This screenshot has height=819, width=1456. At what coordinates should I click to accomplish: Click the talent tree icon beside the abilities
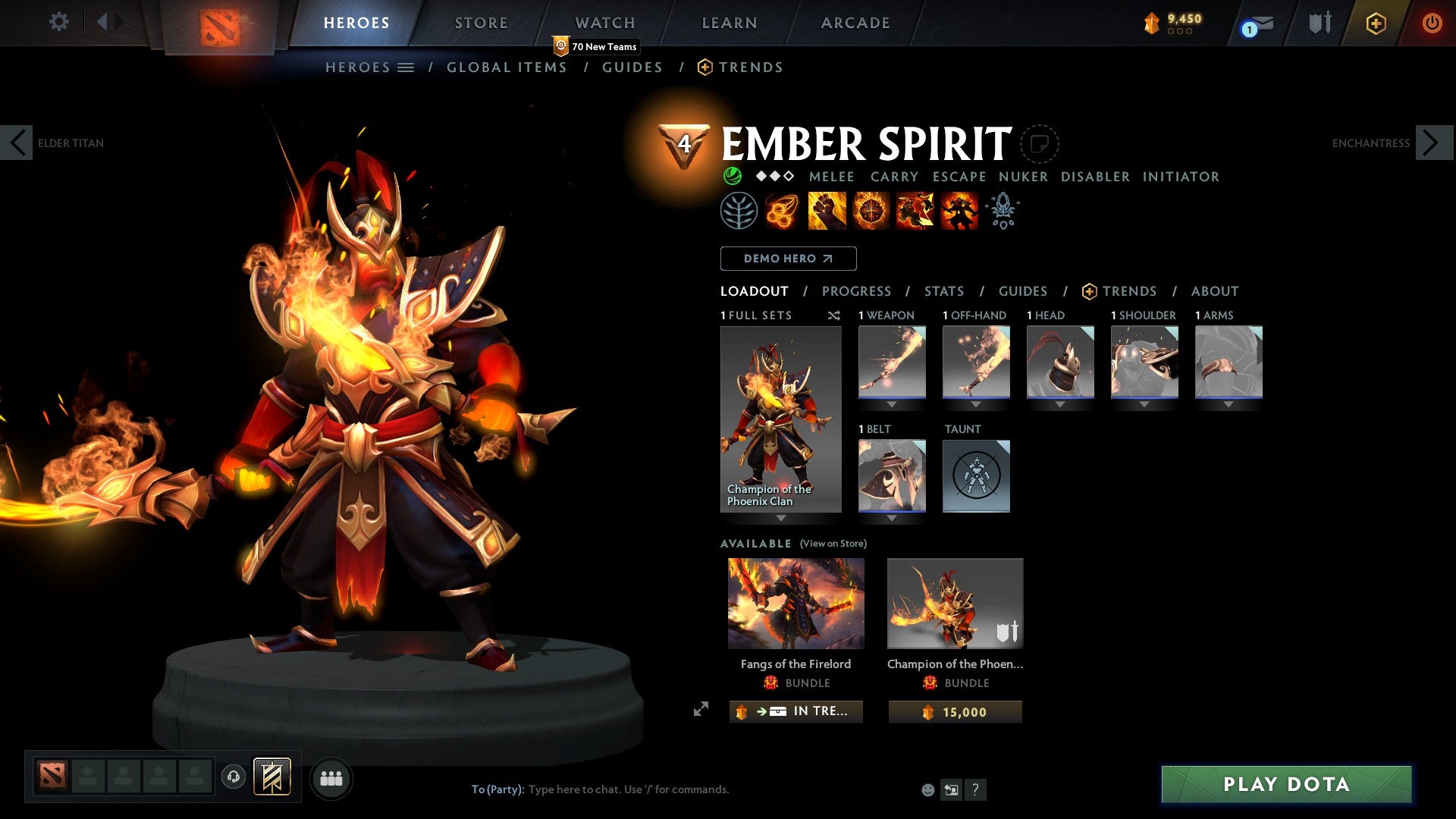739,211
